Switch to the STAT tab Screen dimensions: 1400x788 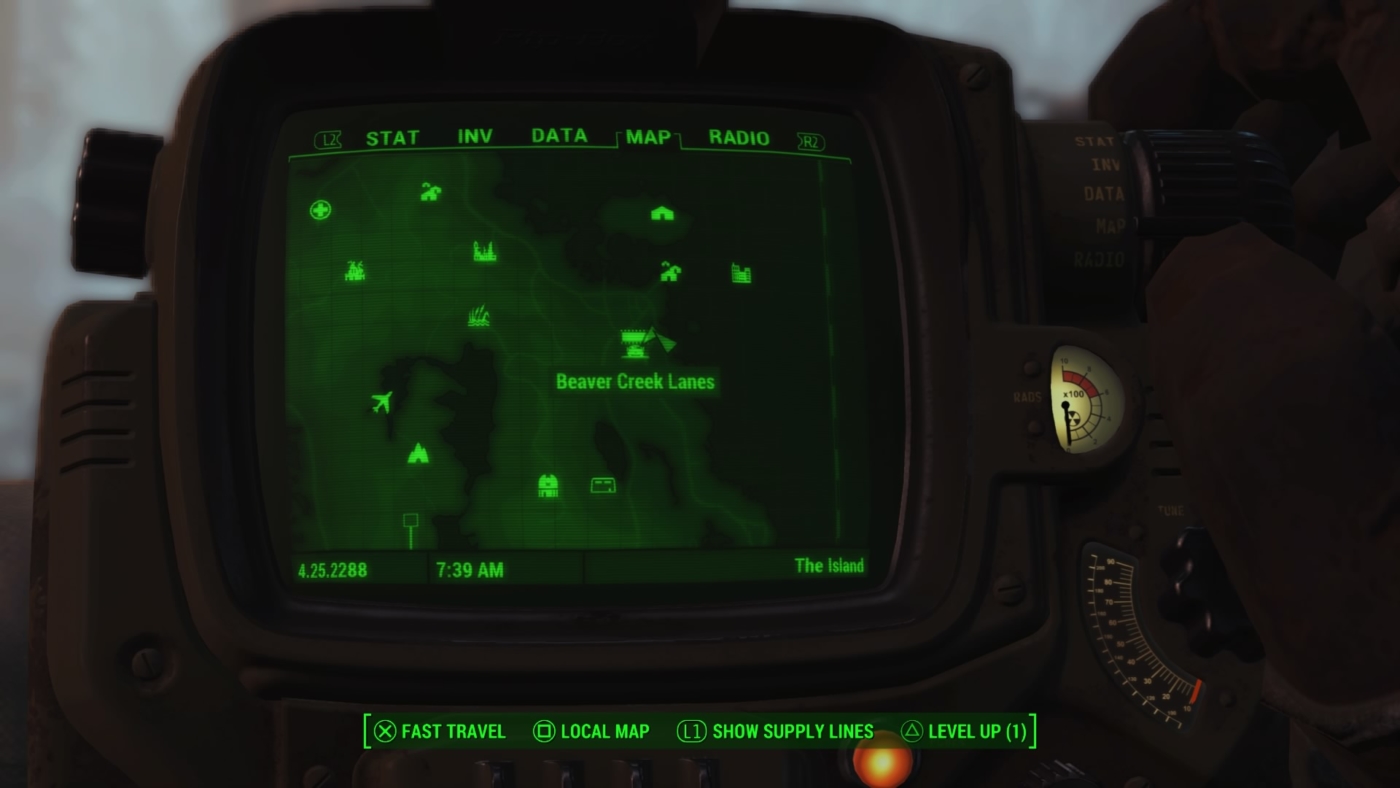(x=390, y=138)
